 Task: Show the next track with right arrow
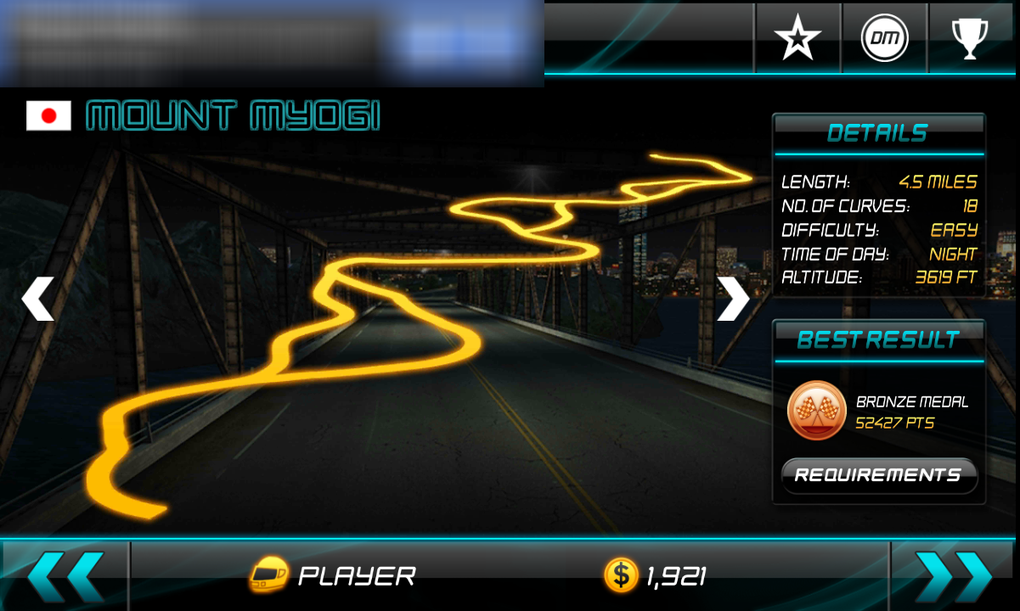732,299
